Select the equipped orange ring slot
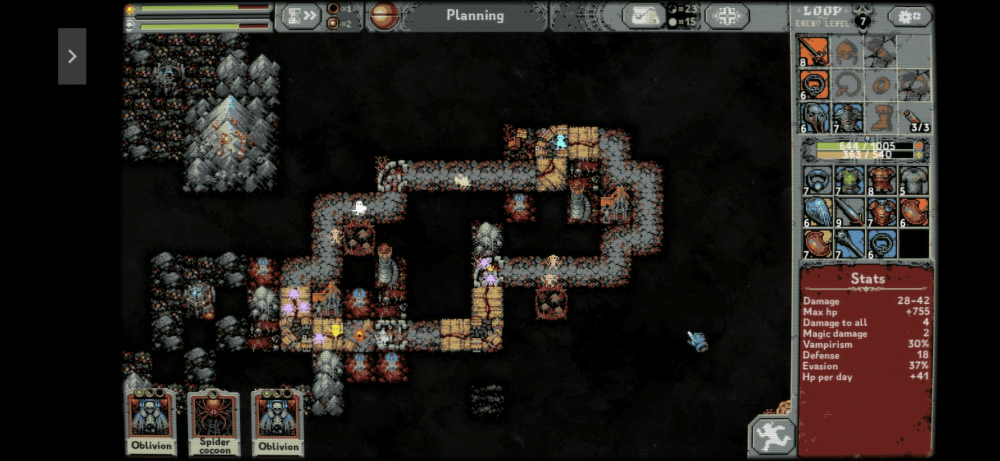 pos(814,85)
